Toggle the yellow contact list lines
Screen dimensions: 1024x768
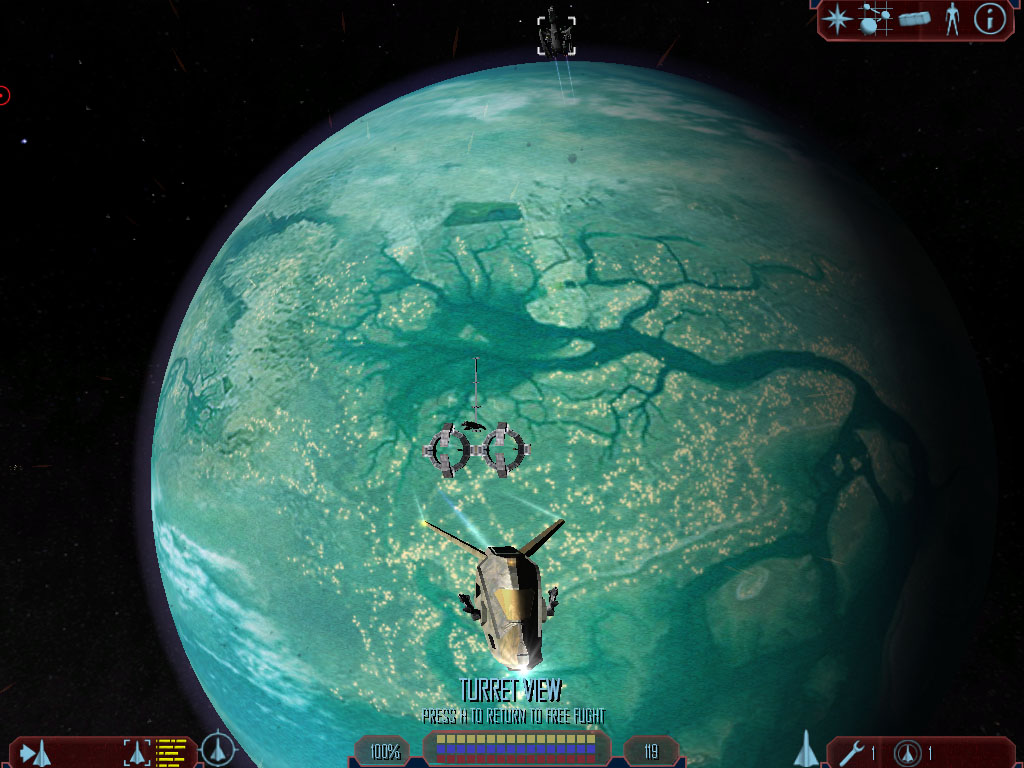[x=171, y=752]
